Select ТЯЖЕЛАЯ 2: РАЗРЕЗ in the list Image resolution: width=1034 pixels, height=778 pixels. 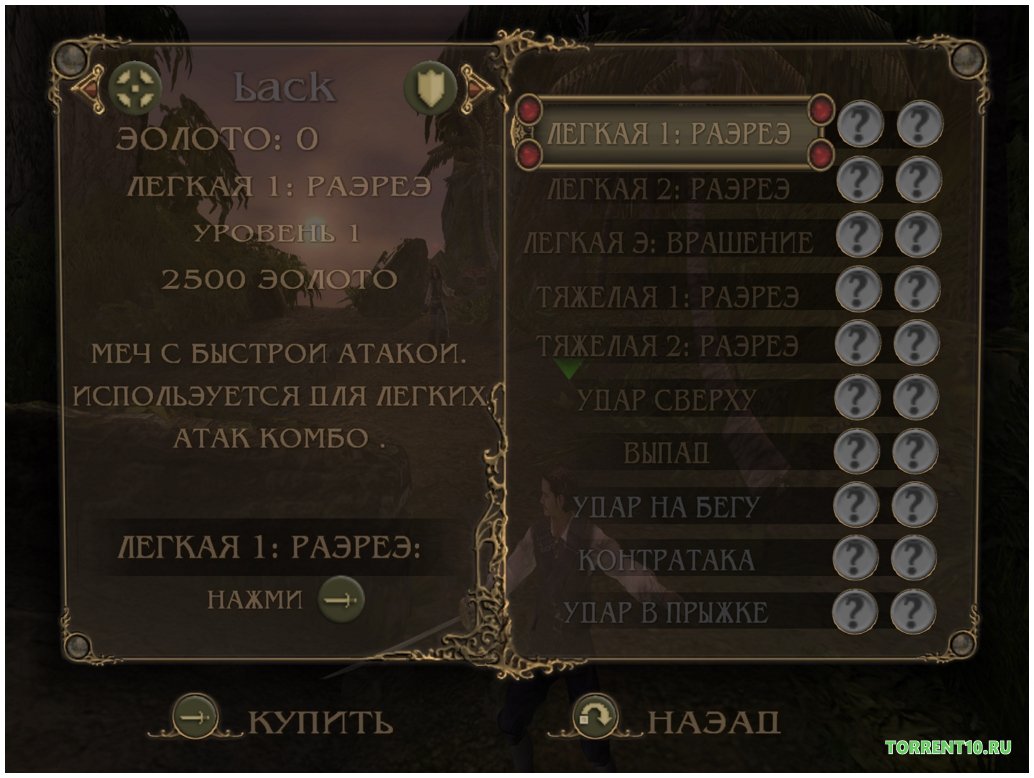668,347
